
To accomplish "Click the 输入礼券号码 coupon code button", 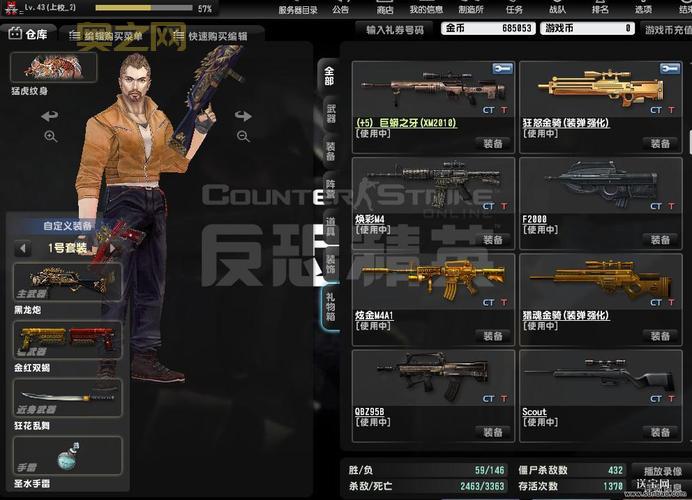I will click(395, 30).
